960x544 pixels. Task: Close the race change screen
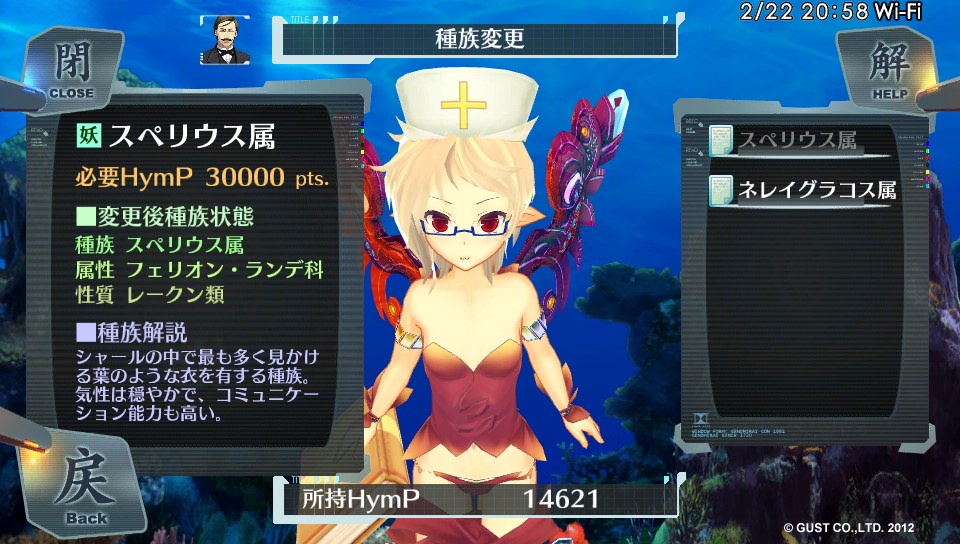pos(70,68)
